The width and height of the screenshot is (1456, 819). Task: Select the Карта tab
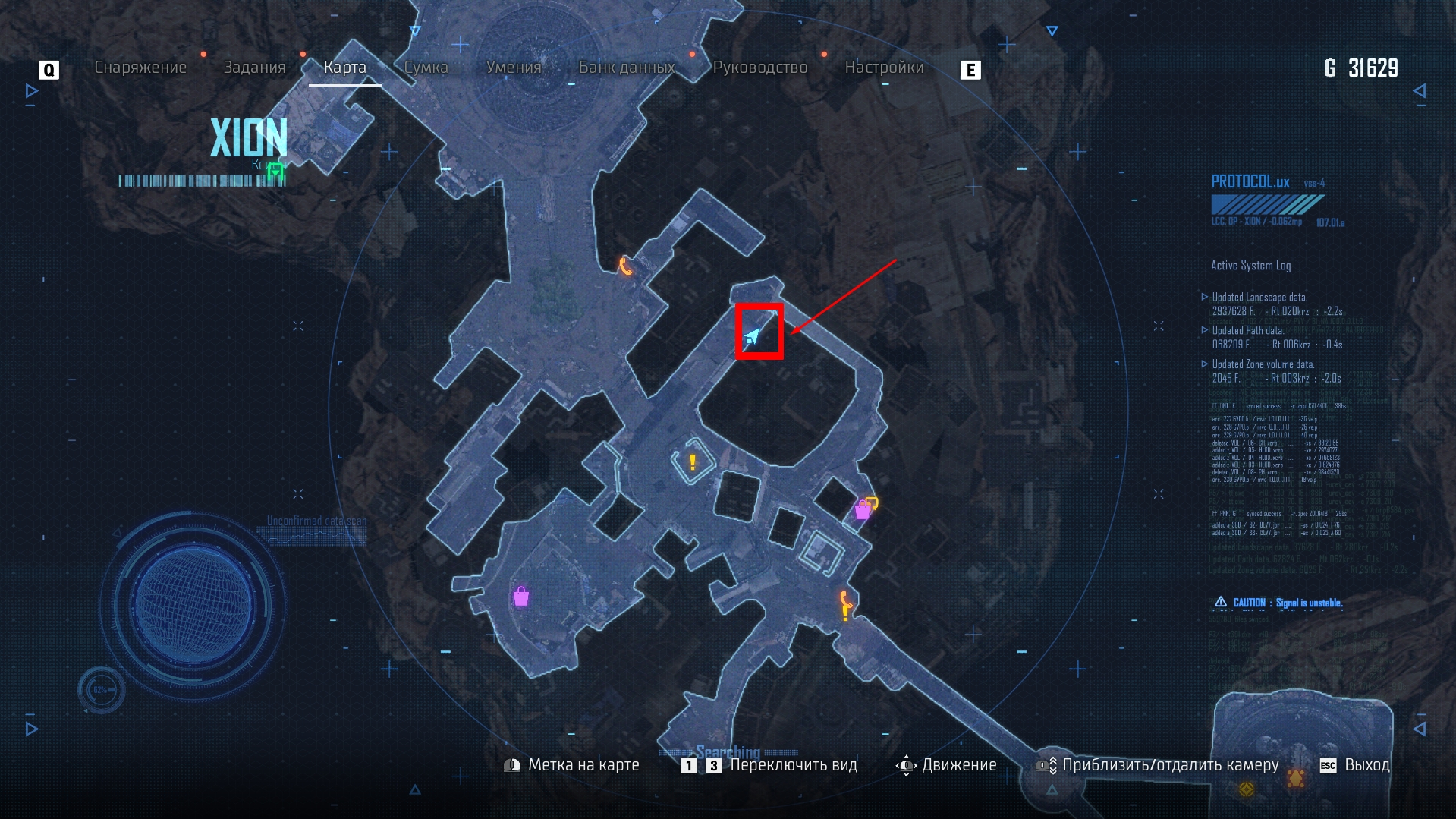344,68
